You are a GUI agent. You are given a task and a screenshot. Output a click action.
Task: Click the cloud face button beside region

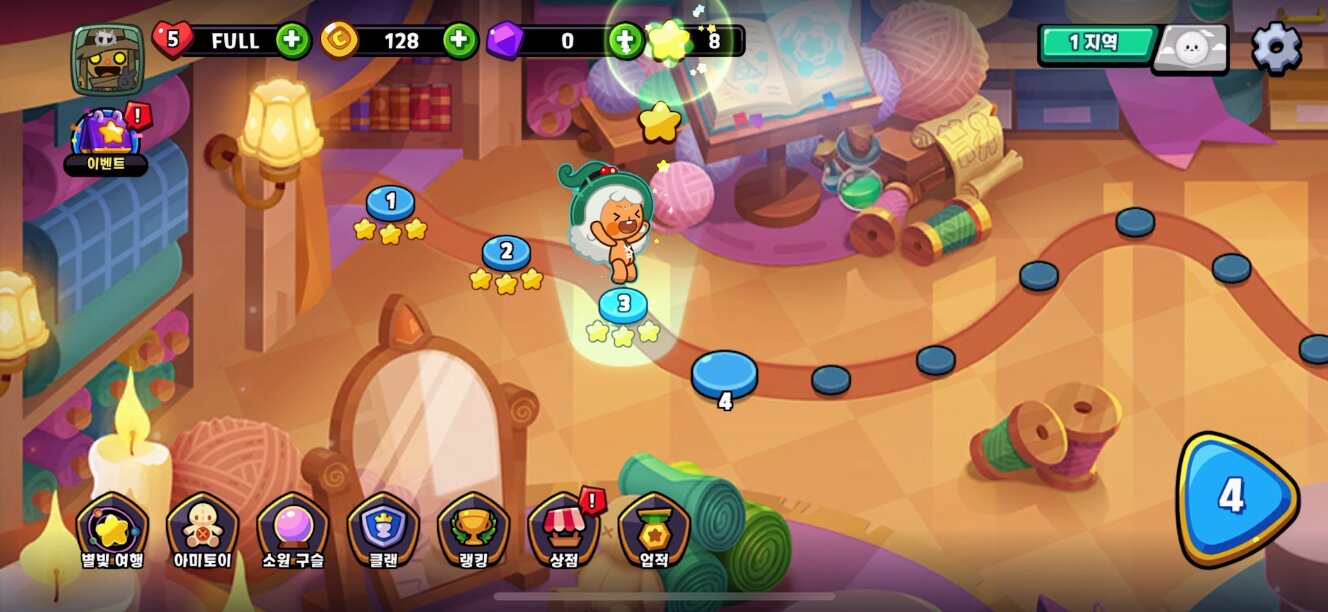pyautogui.click(x=1190, y=48)
